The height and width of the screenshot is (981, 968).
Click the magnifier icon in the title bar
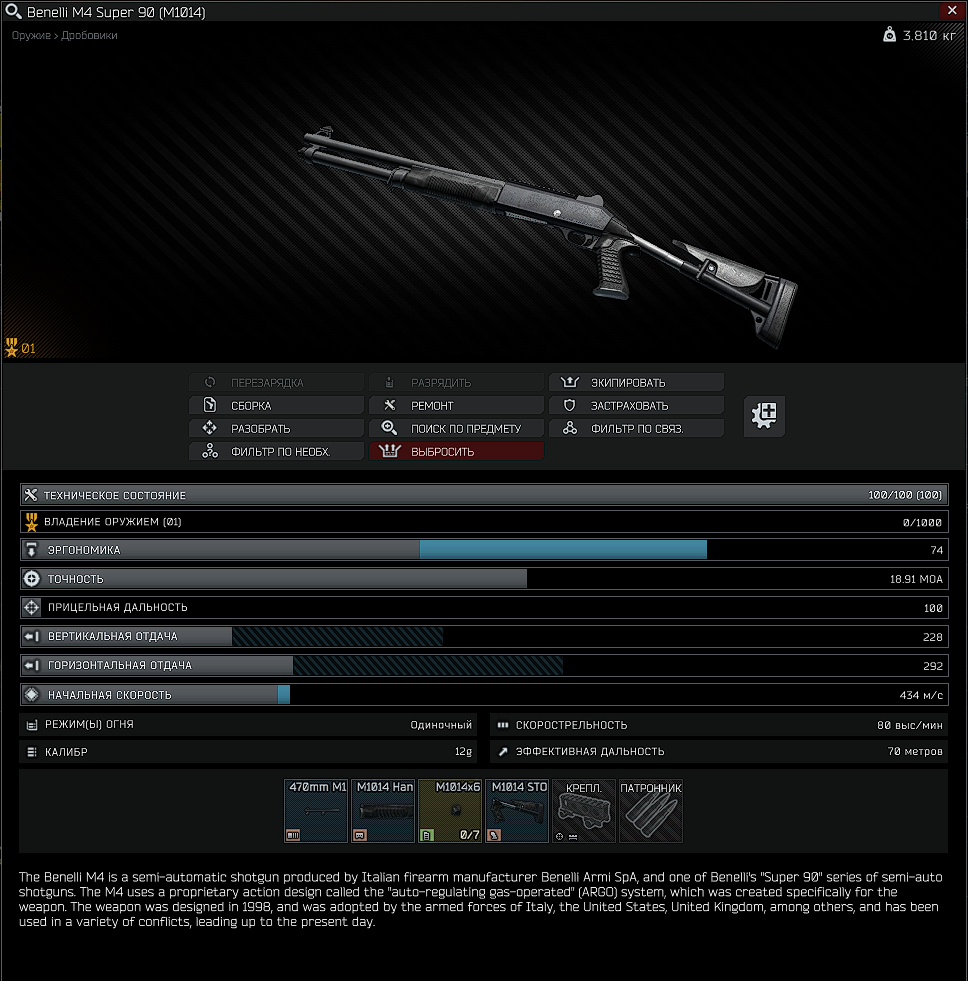point(13,12)
